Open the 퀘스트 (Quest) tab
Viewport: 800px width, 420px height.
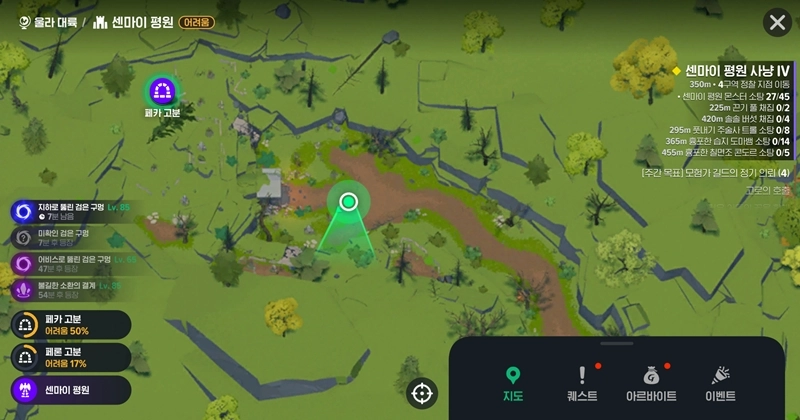(581, 383)
